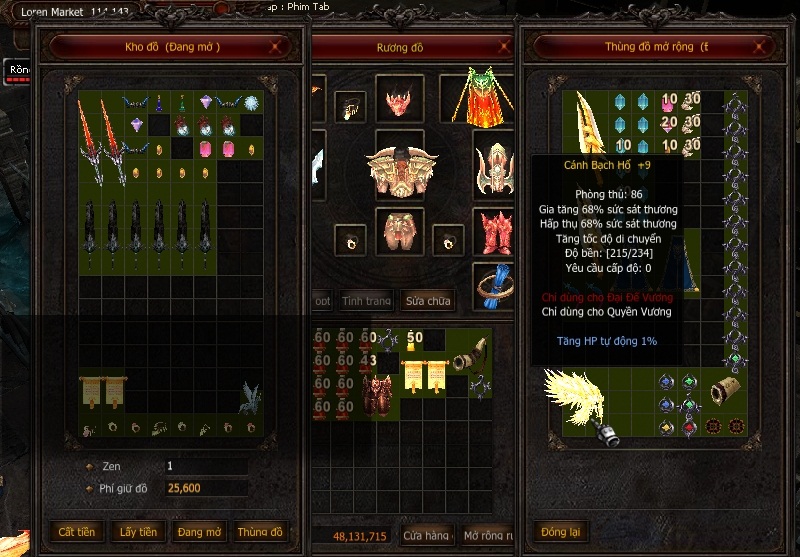Select the Sửa chữa repair button
Viewport: 800px width, 557px height.
pos(427,300)
